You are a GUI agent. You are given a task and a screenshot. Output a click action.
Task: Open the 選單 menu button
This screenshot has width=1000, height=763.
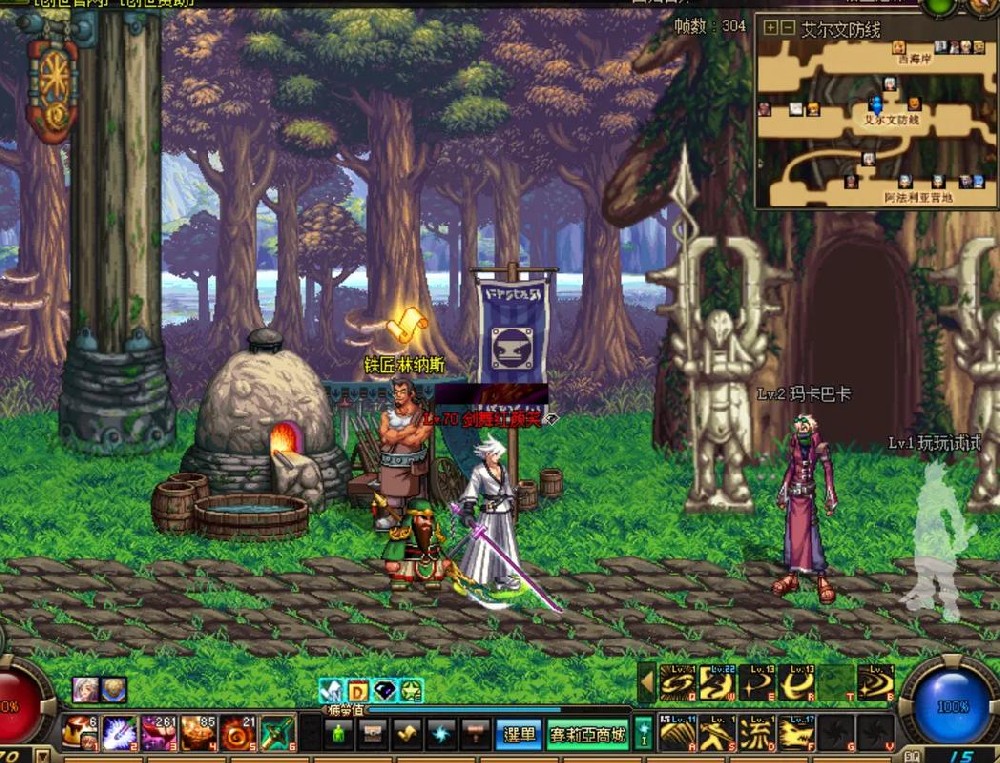520,735
